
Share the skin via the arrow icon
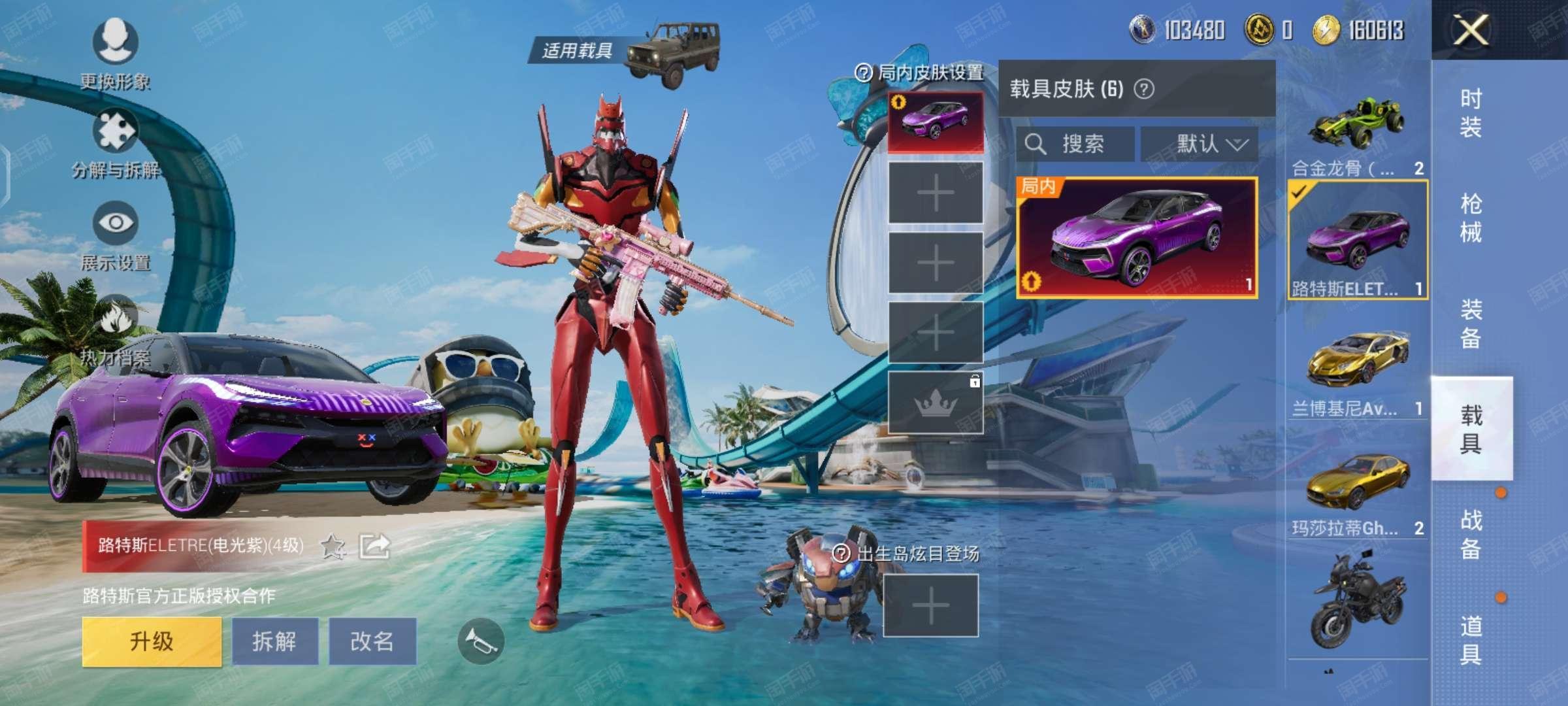pyautogui.click(x=375, y=546)
